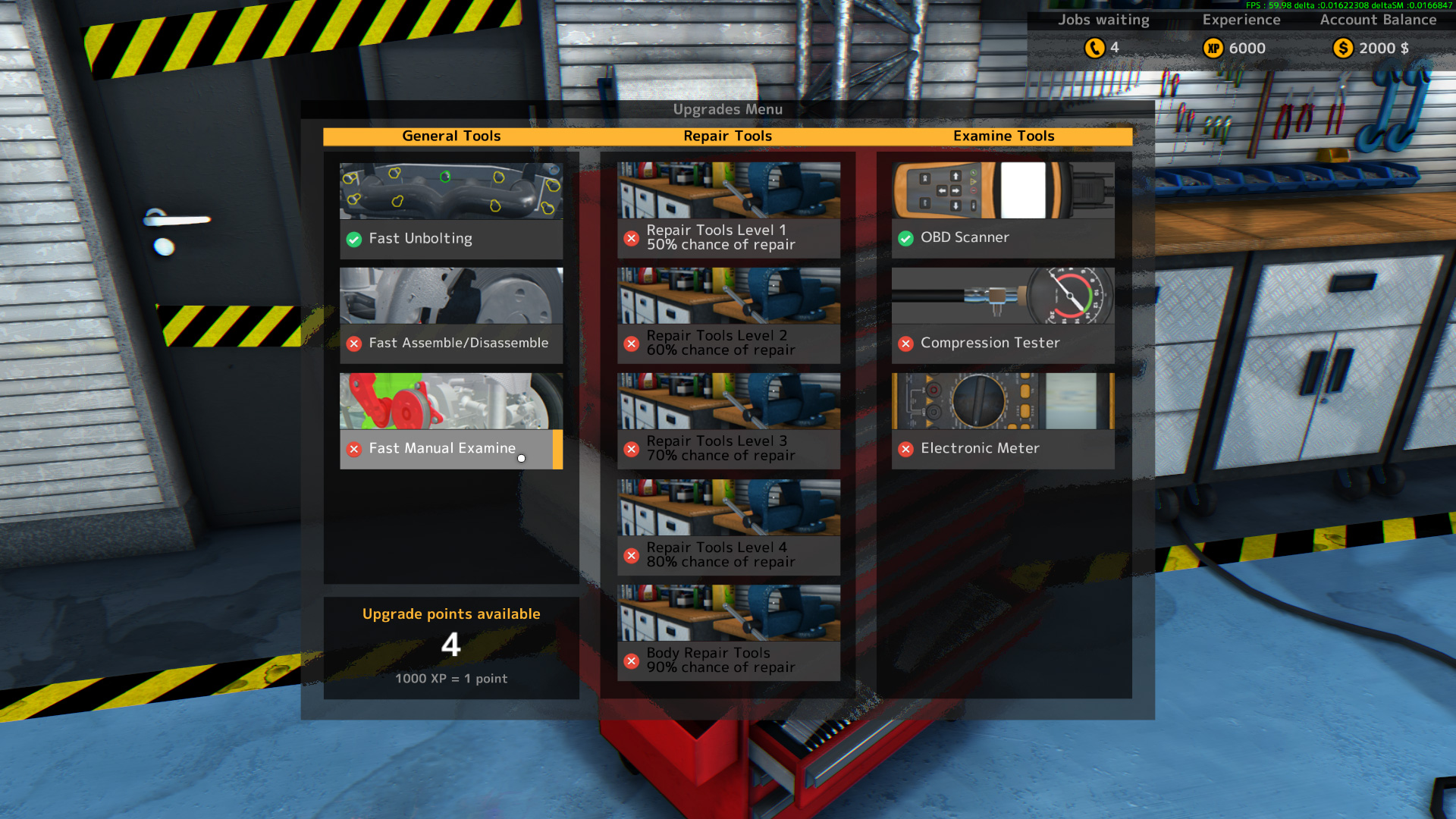Switch to the General Tools tab
Viewport: 1456px width, 819px height.
[x=451, y=136]
